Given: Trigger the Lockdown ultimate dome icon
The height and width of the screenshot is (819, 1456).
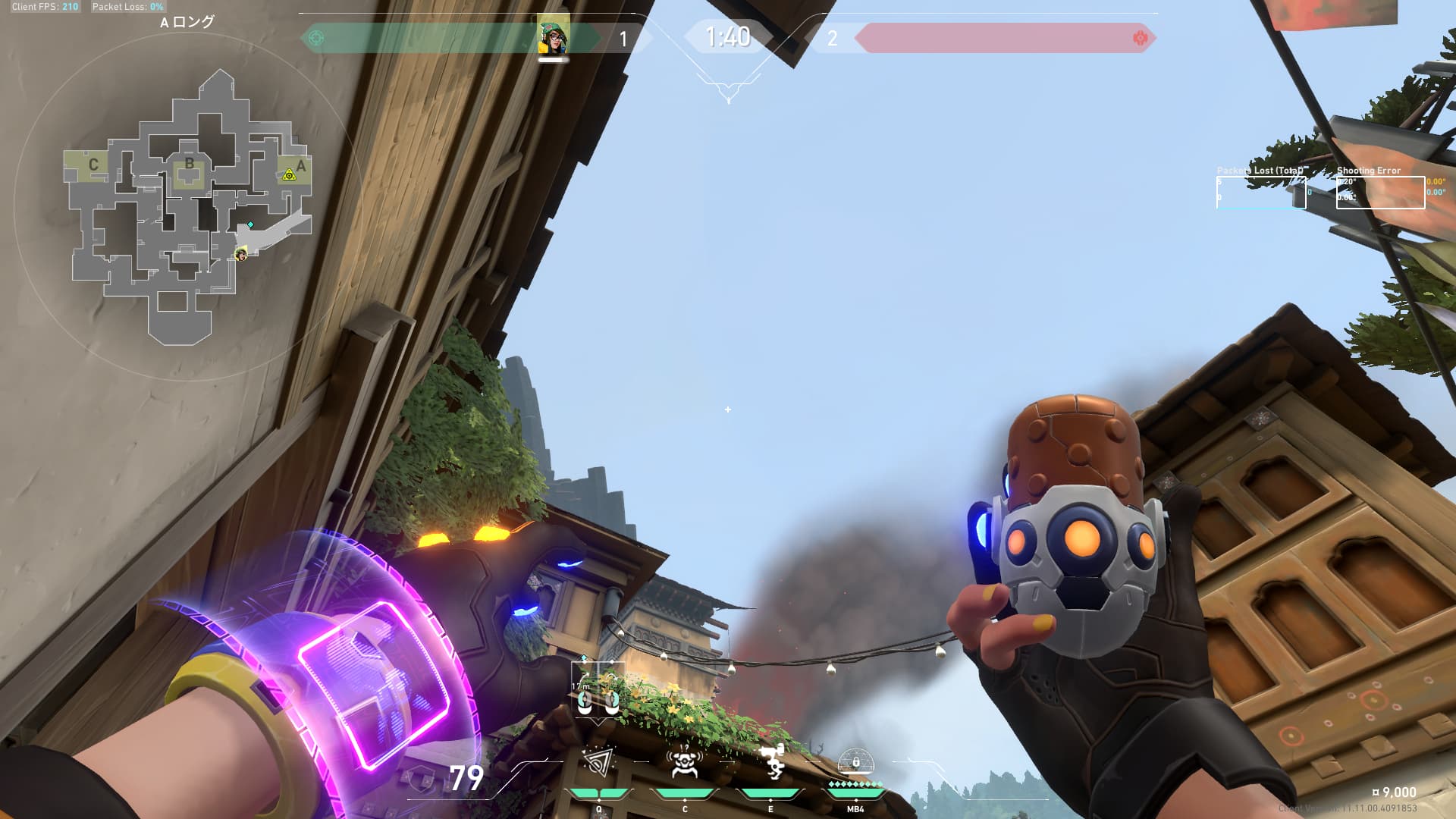Looking at the screenshot, I should pyautogui.click(x=855, y=761).
